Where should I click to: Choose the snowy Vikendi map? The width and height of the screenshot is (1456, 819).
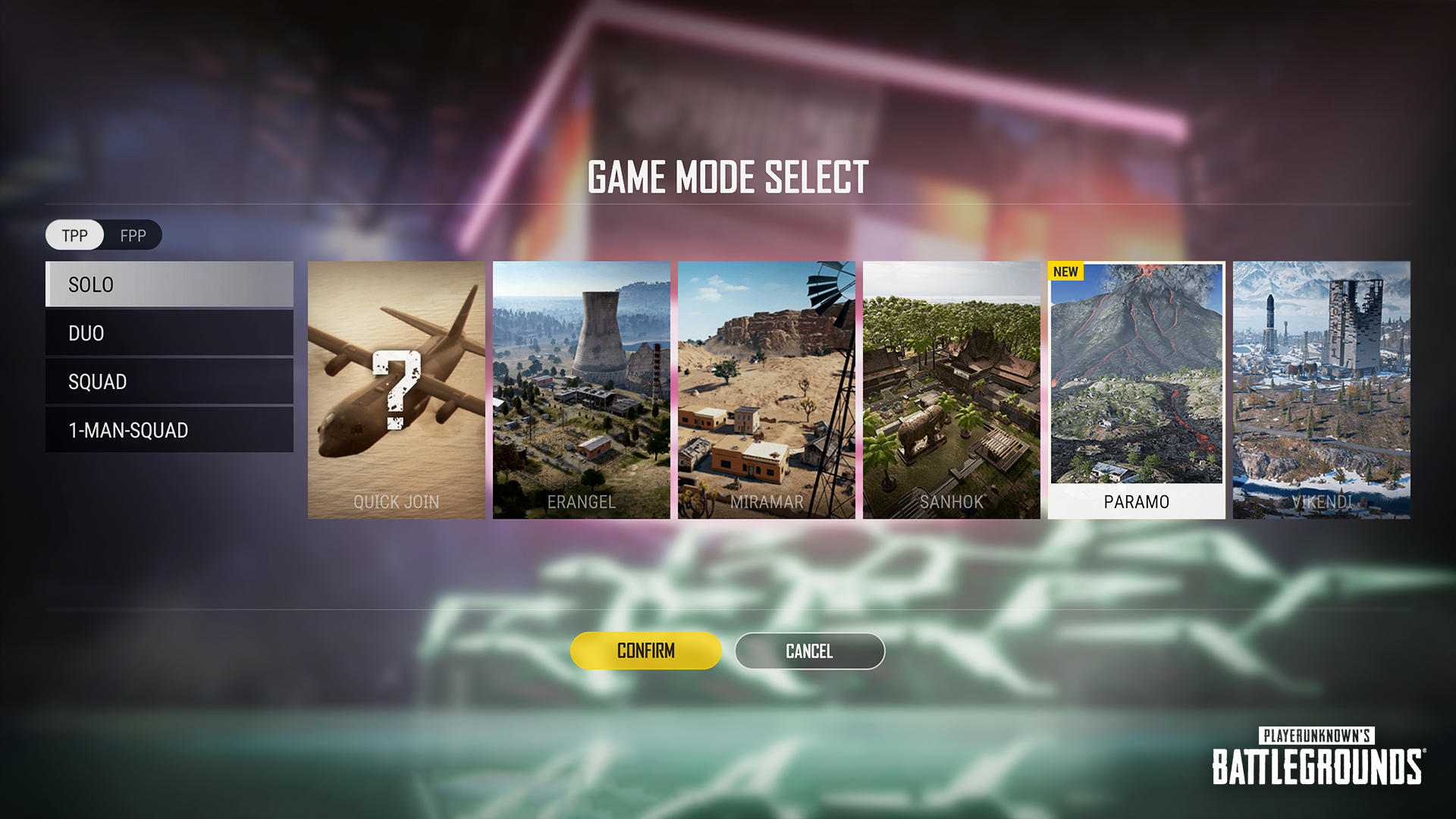point(1323,391)
